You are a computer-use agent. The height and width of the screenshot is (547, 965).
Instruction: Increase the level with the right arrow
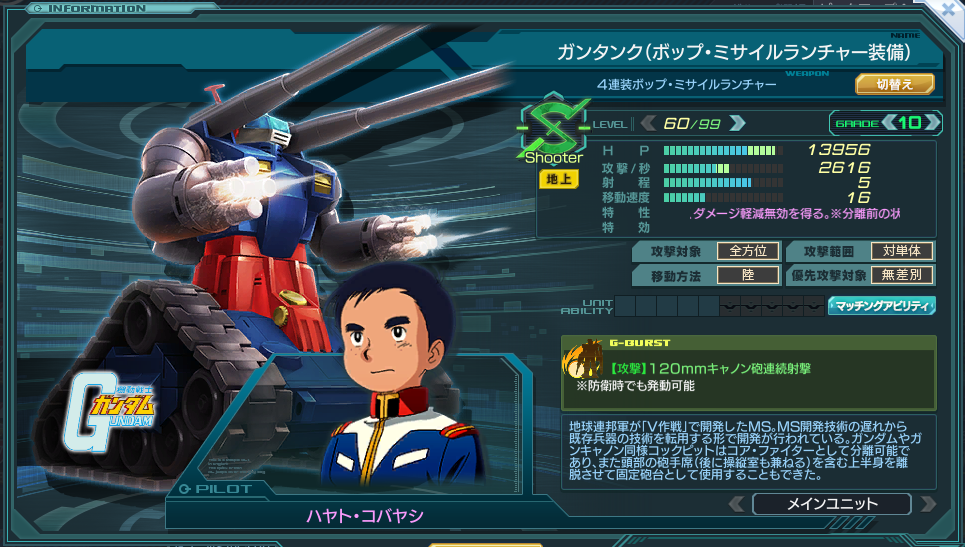[x=738, y=123]
